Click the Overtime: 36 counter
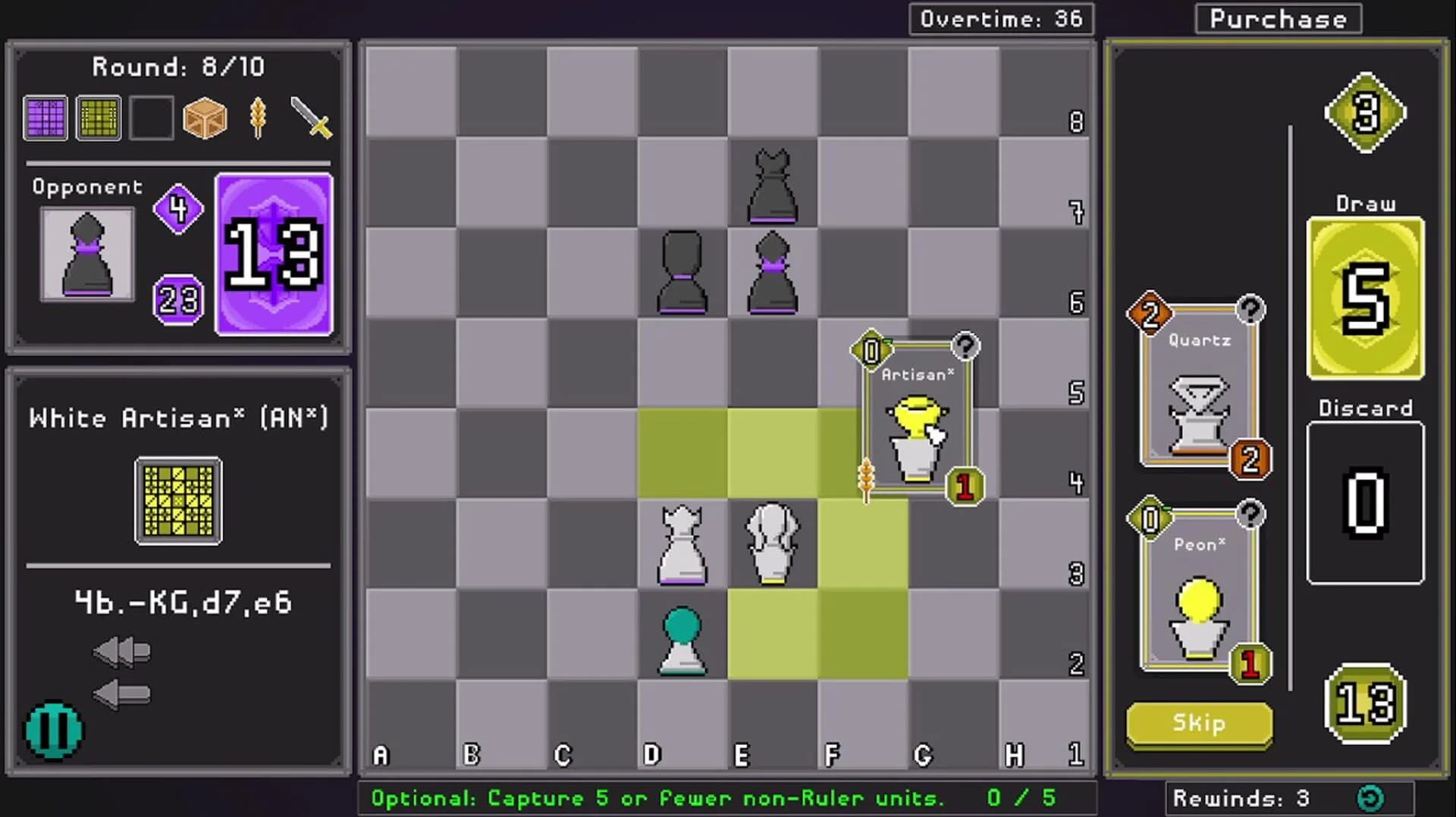The width and height of the screenshot is (1456, 817). [x=1001, y=19]
